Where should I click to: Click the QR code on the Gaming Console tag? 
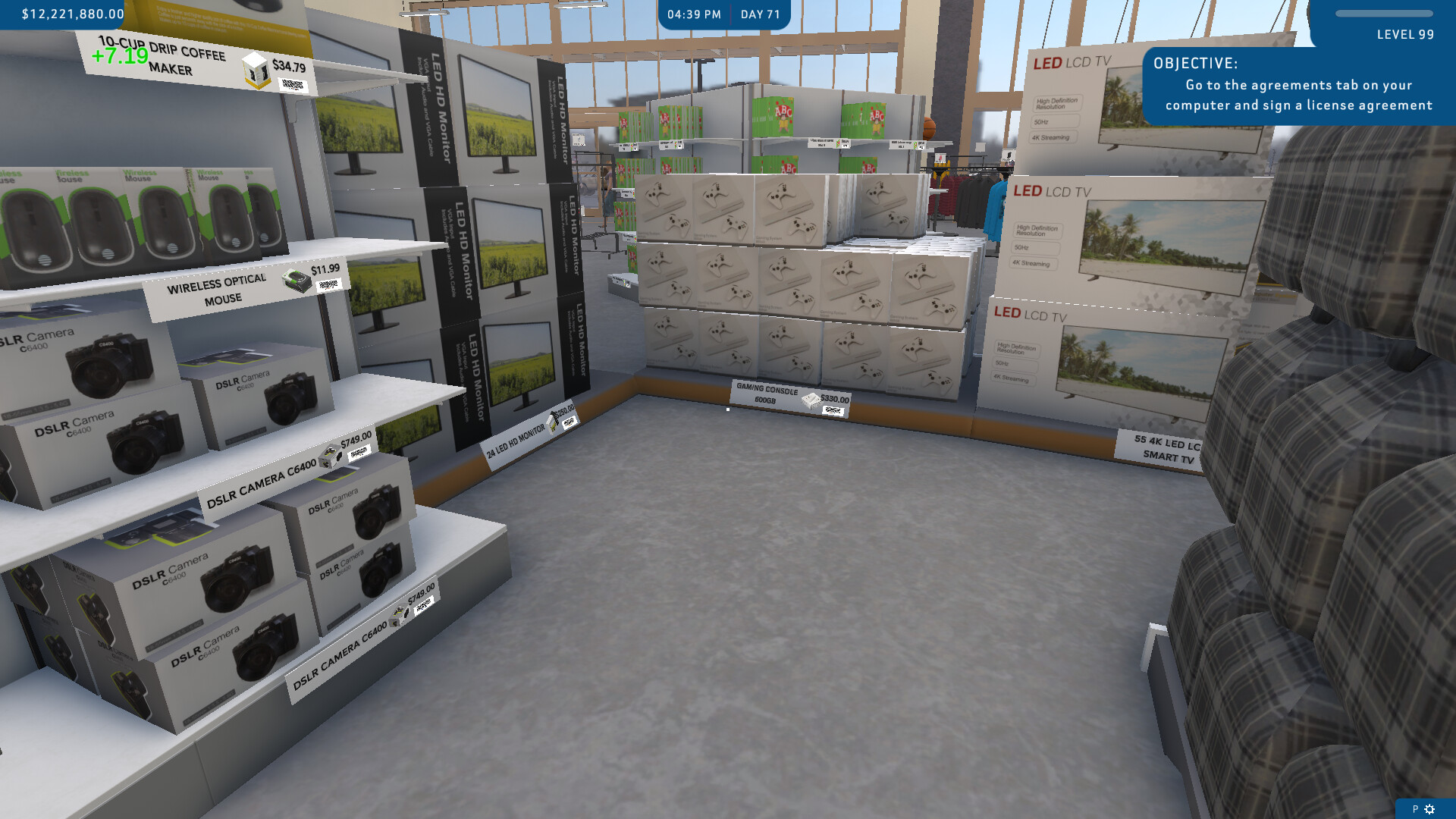833,410
